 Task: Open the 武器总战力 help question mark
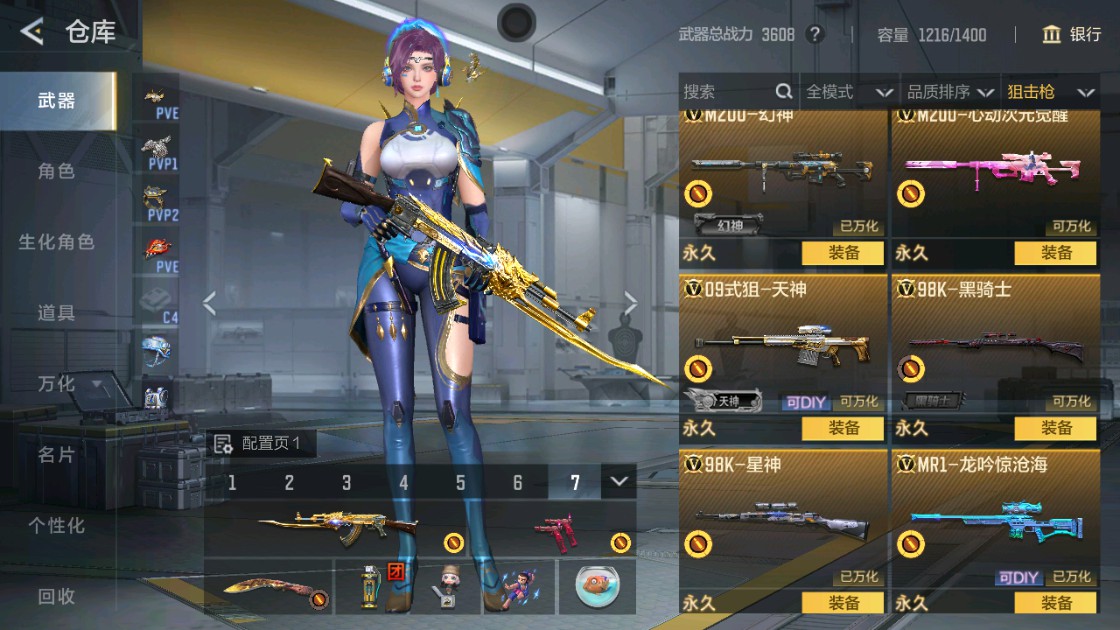816,35
